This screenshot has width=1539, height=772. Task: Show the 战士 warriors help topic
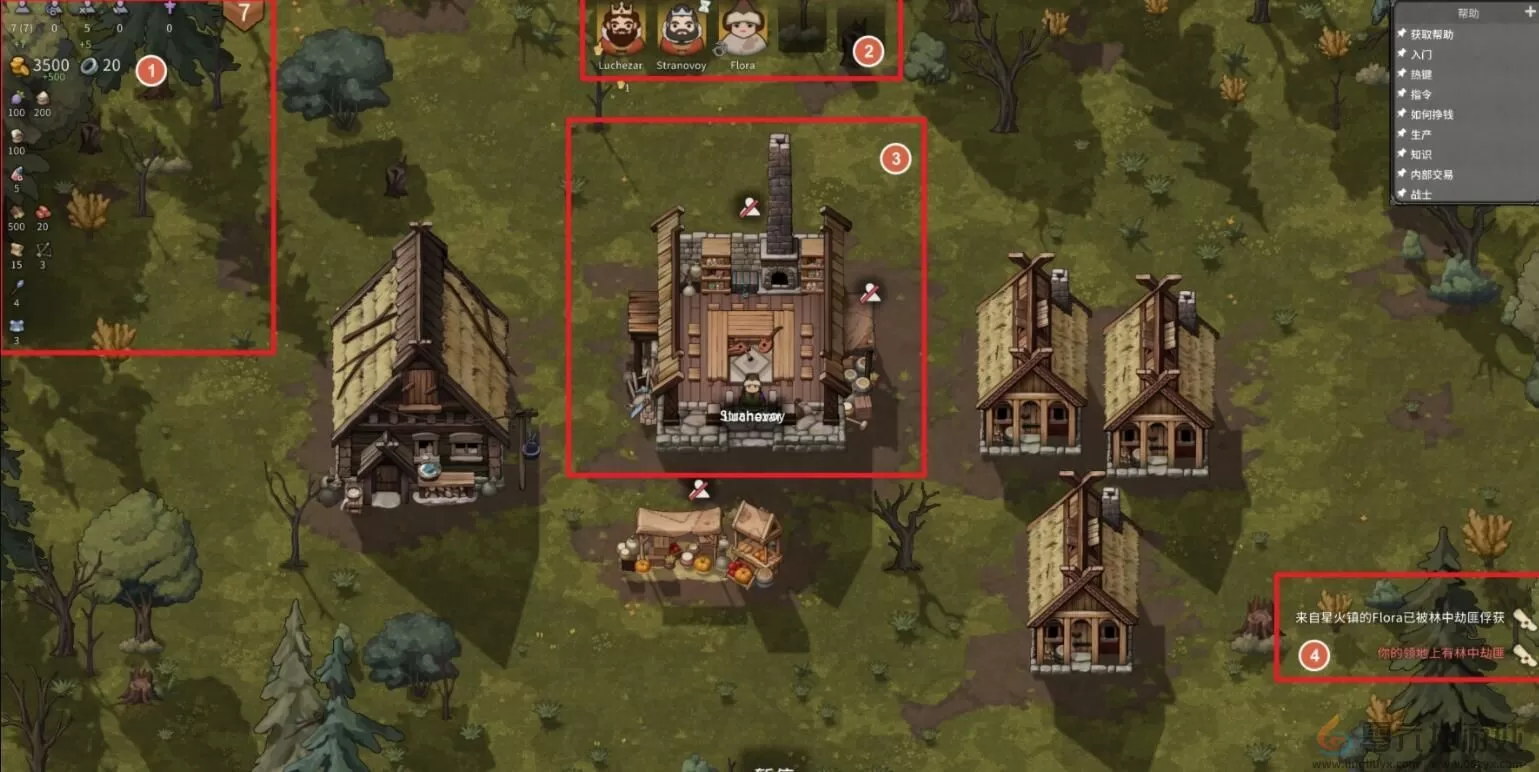pyautogui.click(x=1421, y=194)
